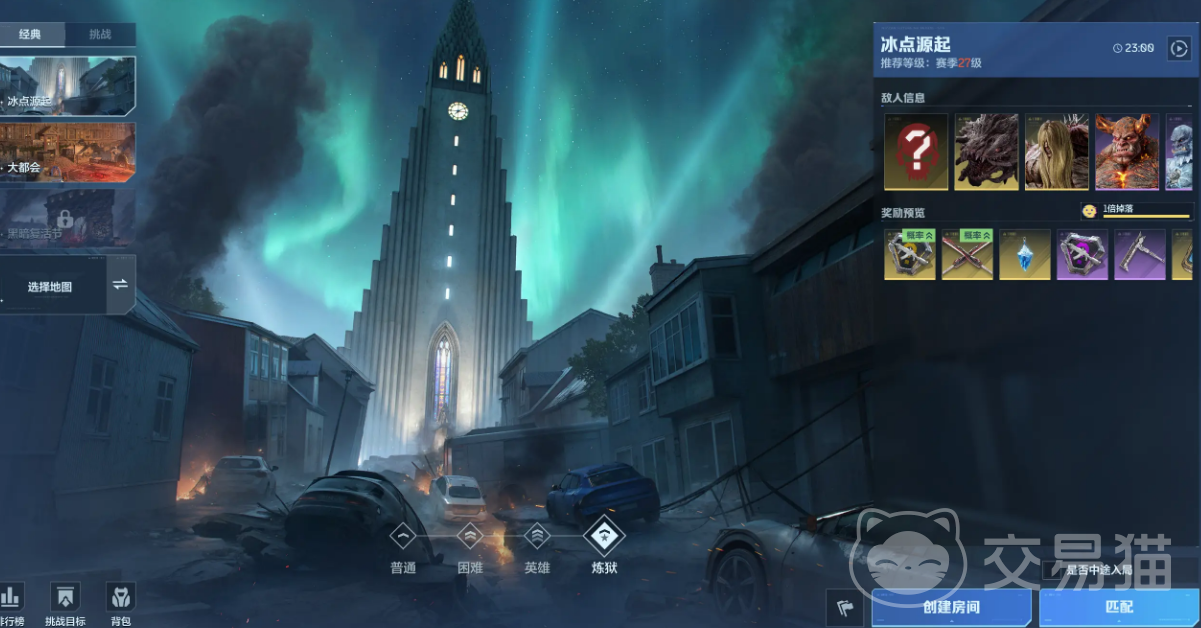1201x628 pixels.
Task: Play the map preview video
Action: 1178,47
